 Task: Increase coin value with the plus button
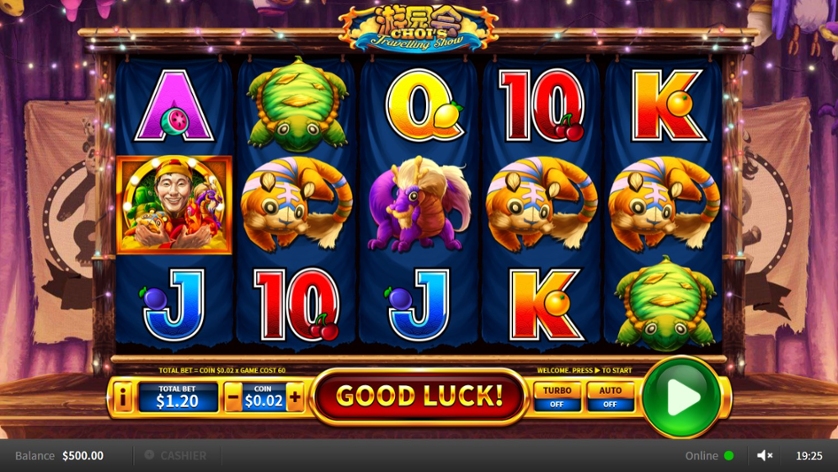(x=295, y=398)
